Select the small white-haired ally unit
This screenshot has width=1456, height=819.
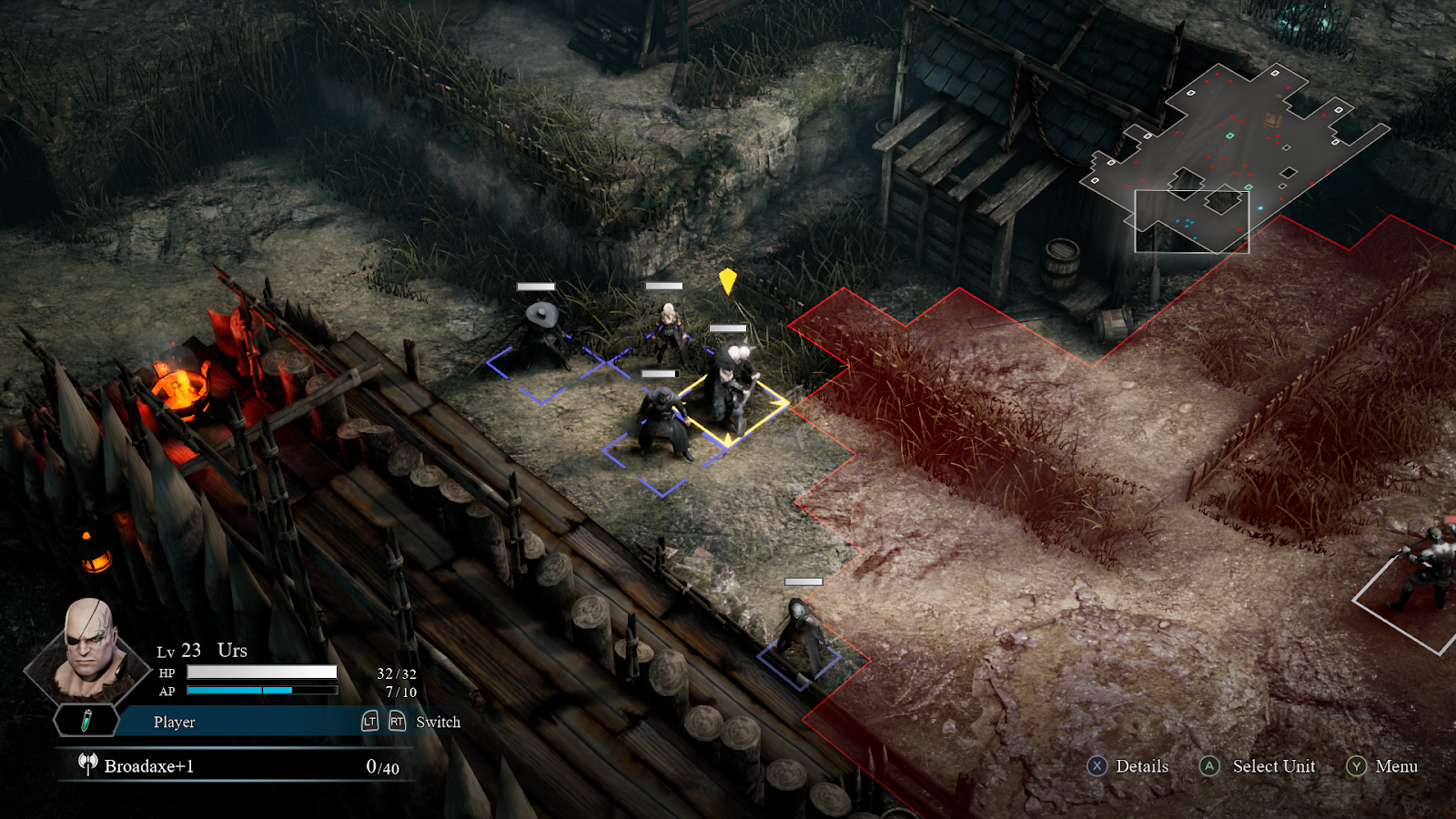(x=669, y=333)
